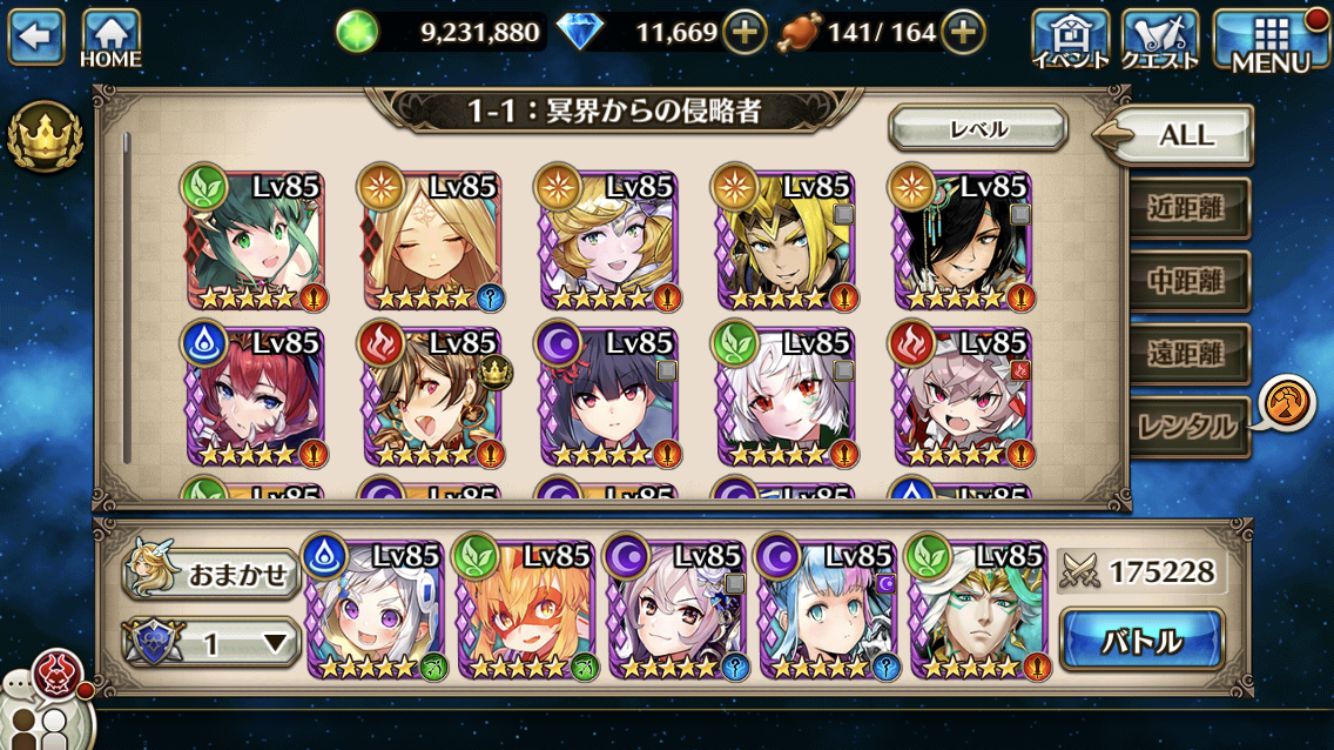The height and width of the screenshot is (750, 1334).
Task: Filter by 中距離 mid-range units
Action: [x=1188, y=280]
